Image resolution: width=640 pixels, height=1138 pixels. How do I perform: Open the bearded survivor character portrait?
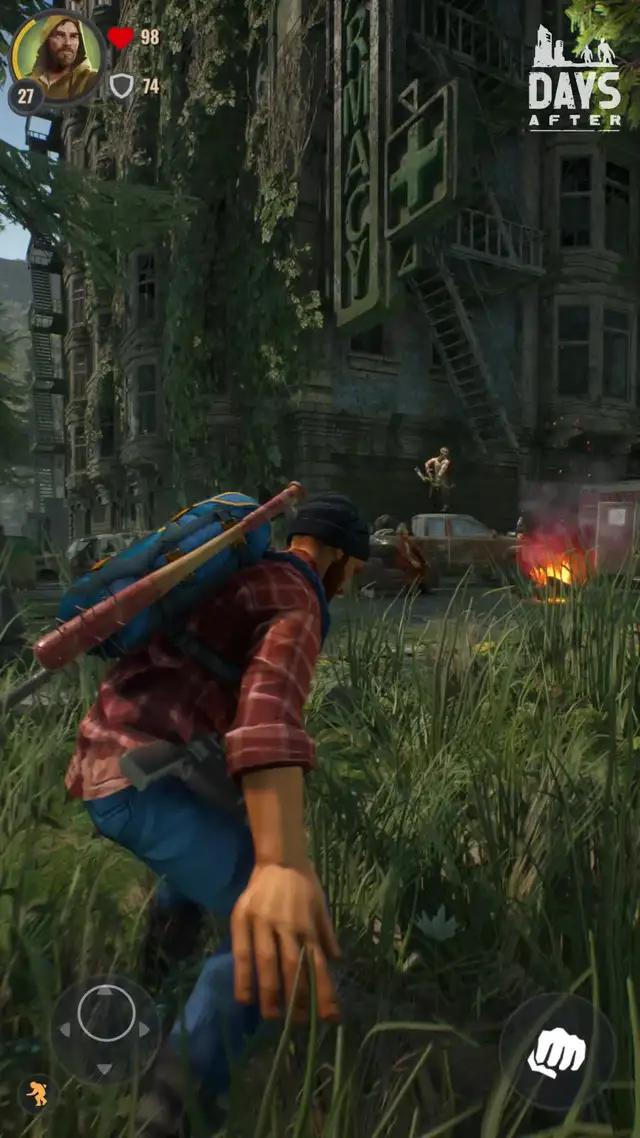pos(58,55)
